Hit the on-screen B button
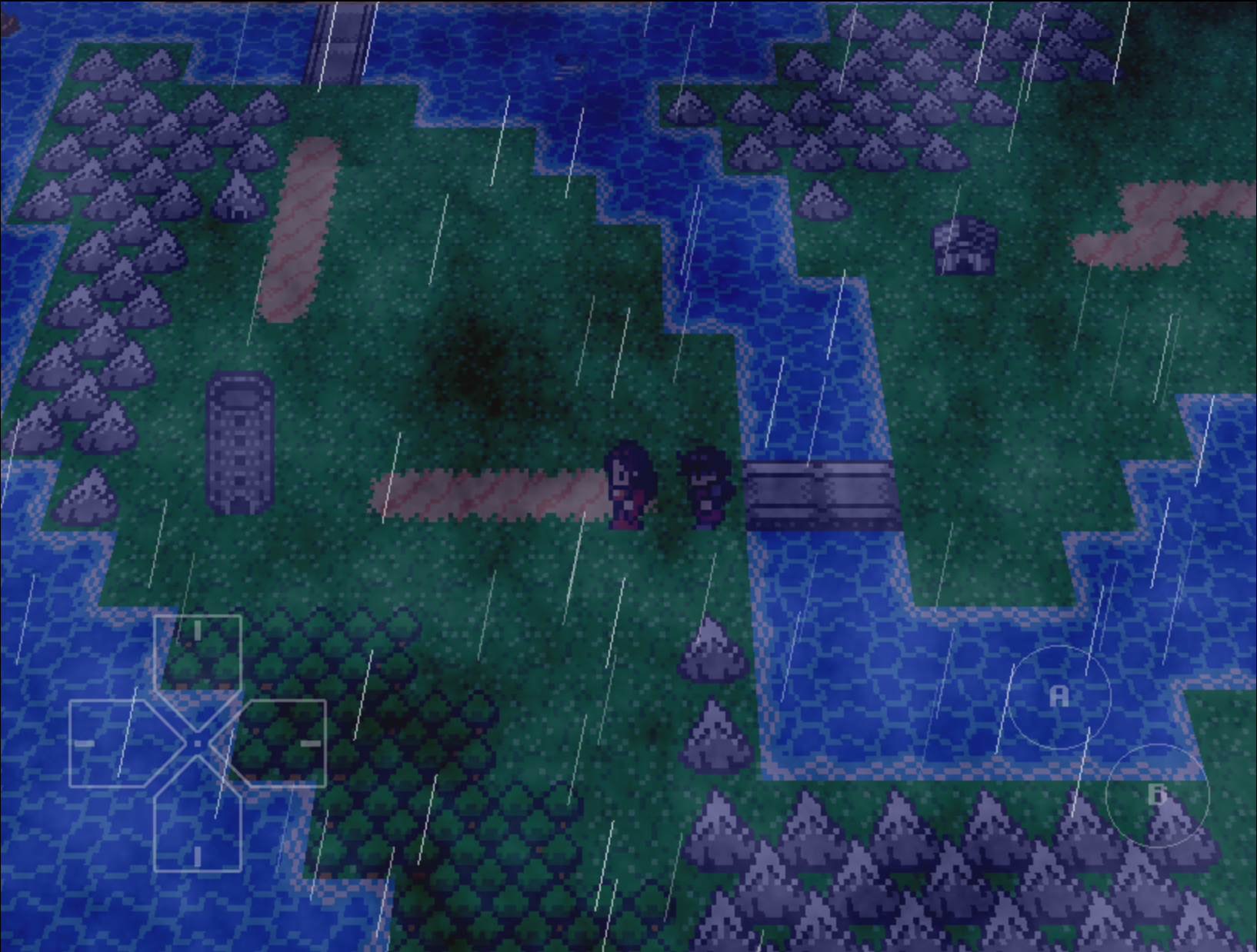 pyautogui.click(x=1157, y=795)
